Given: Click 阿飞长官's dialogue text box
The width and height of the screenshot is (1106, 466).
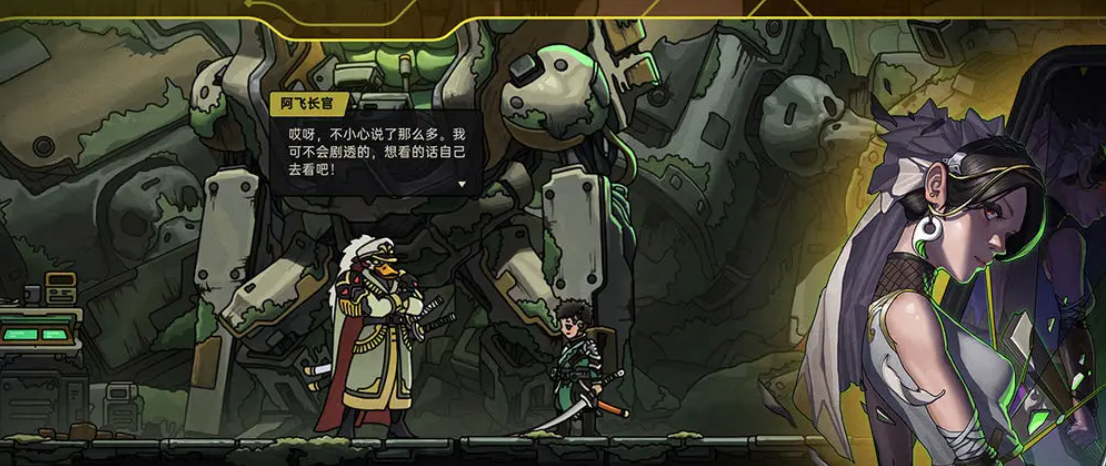Looking at the screenshot, I should [374, 151].
